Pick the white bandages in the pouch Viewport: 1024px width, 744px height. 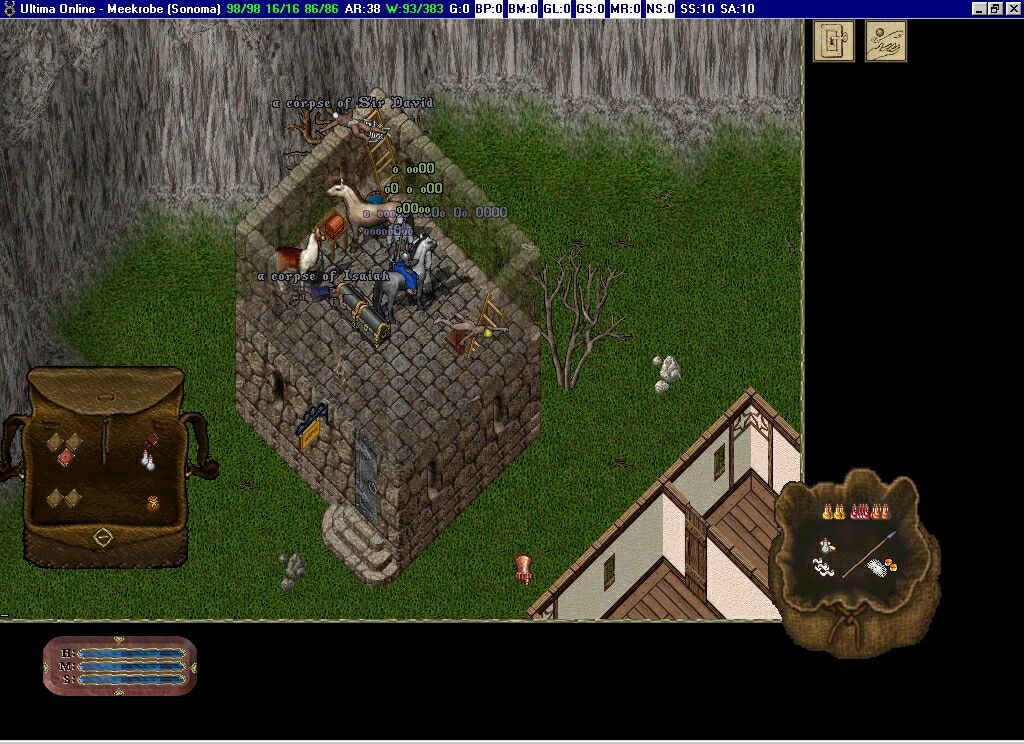(878, 568)
